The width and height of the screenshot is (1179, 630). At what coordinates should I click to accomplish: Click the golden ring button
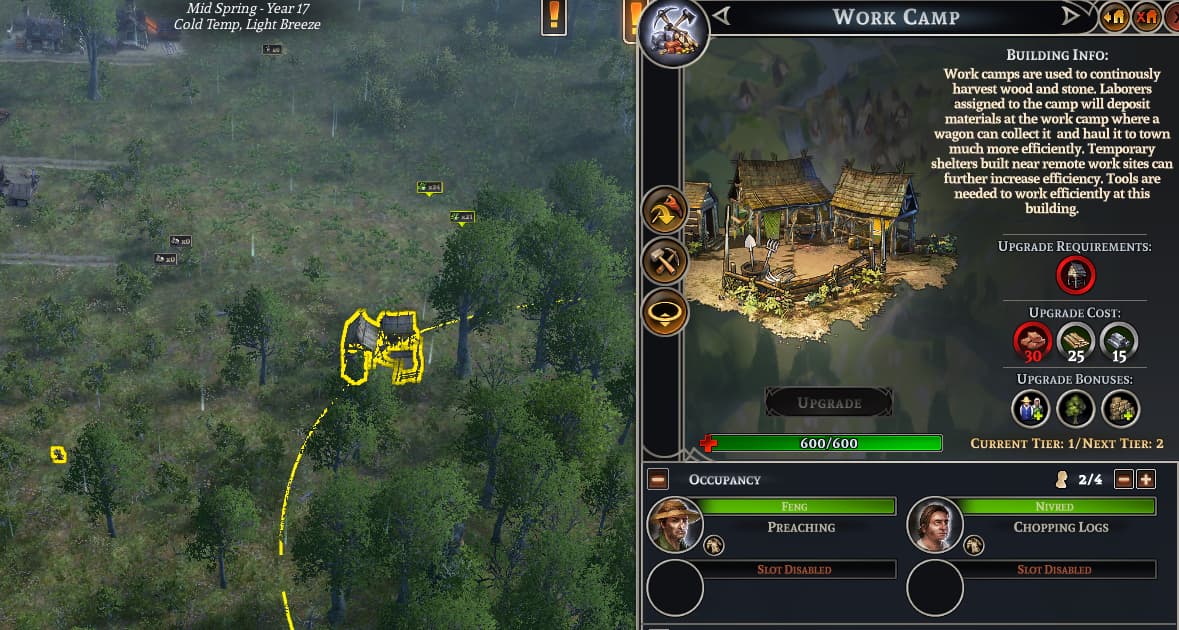pos(665,314)
